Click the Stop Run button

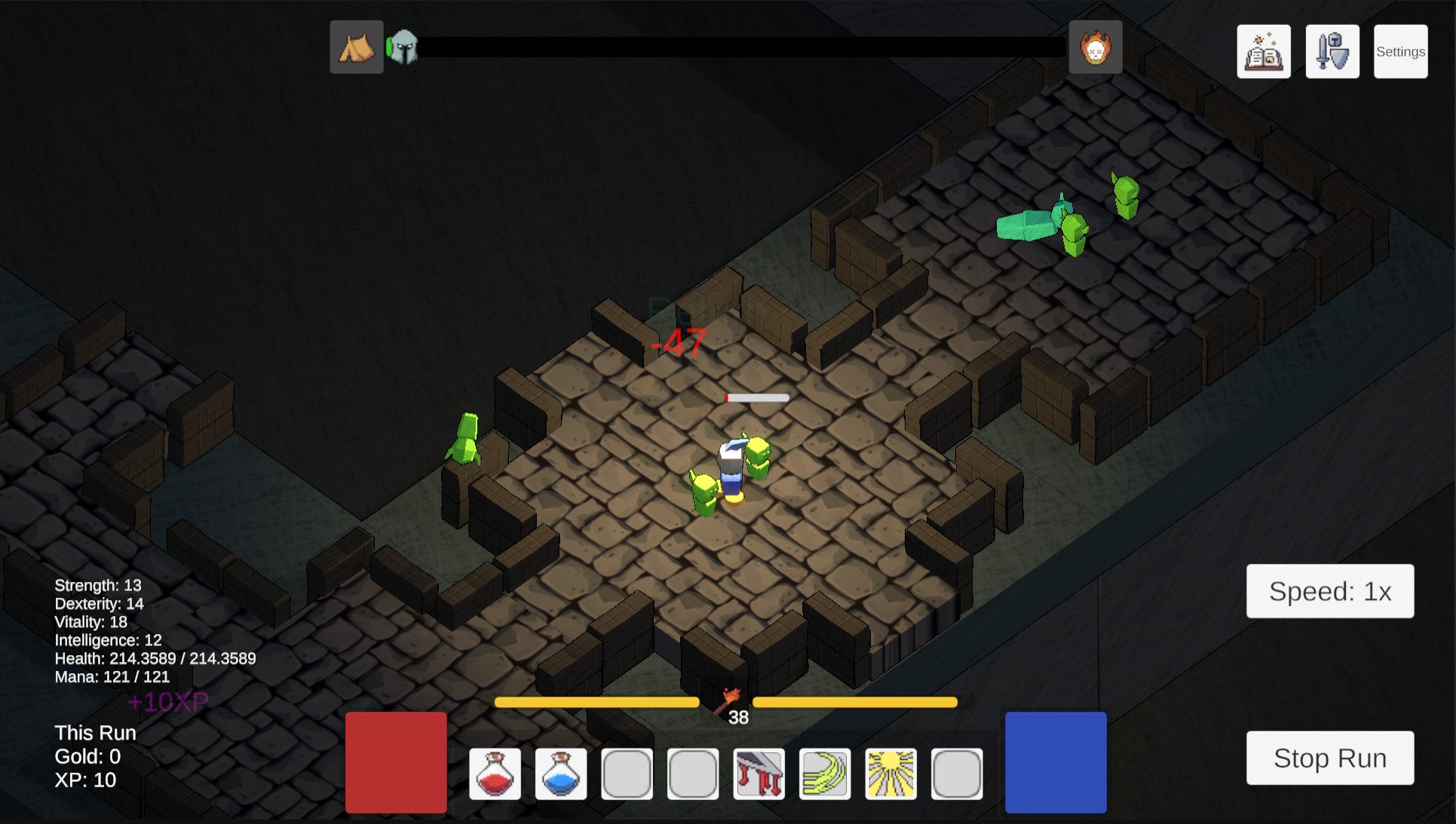pyautogui.click(x=1330, y=758)
